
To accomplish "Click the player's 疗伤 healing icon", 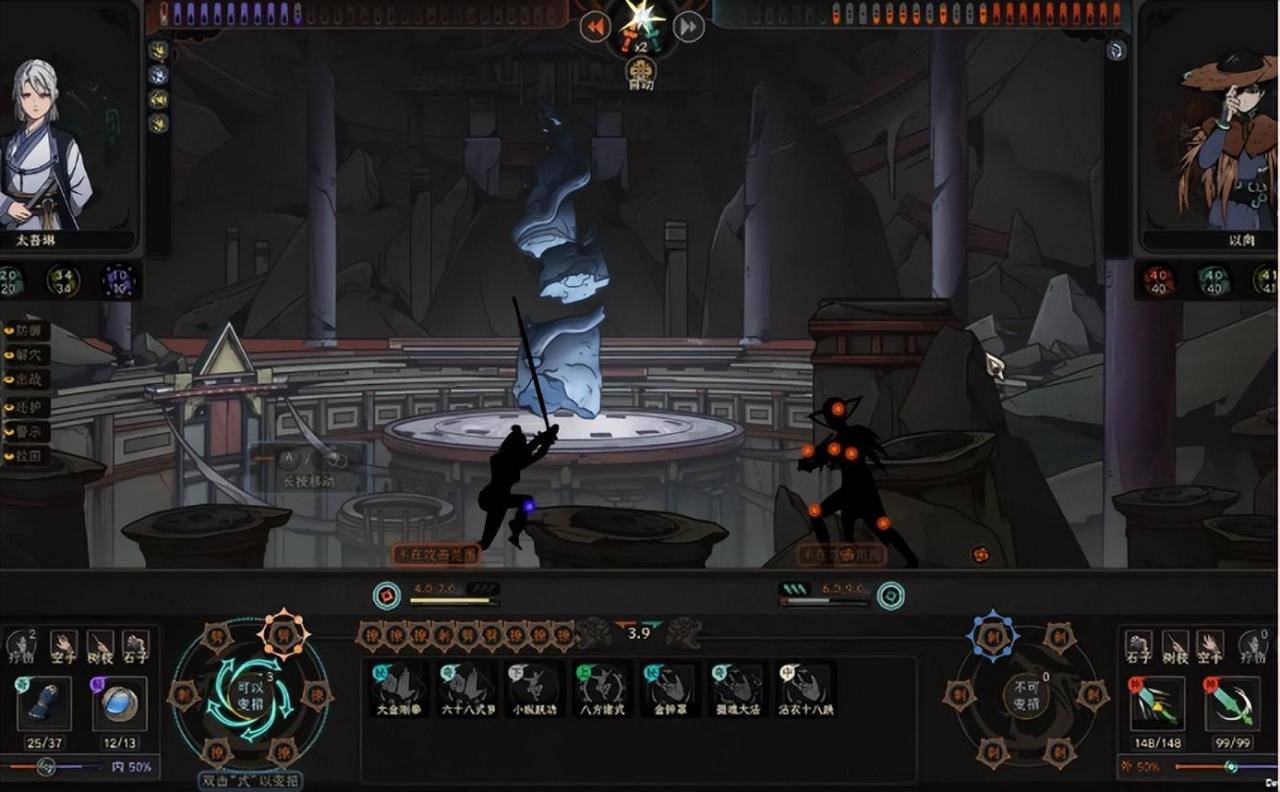I will (x=23, y=646).
